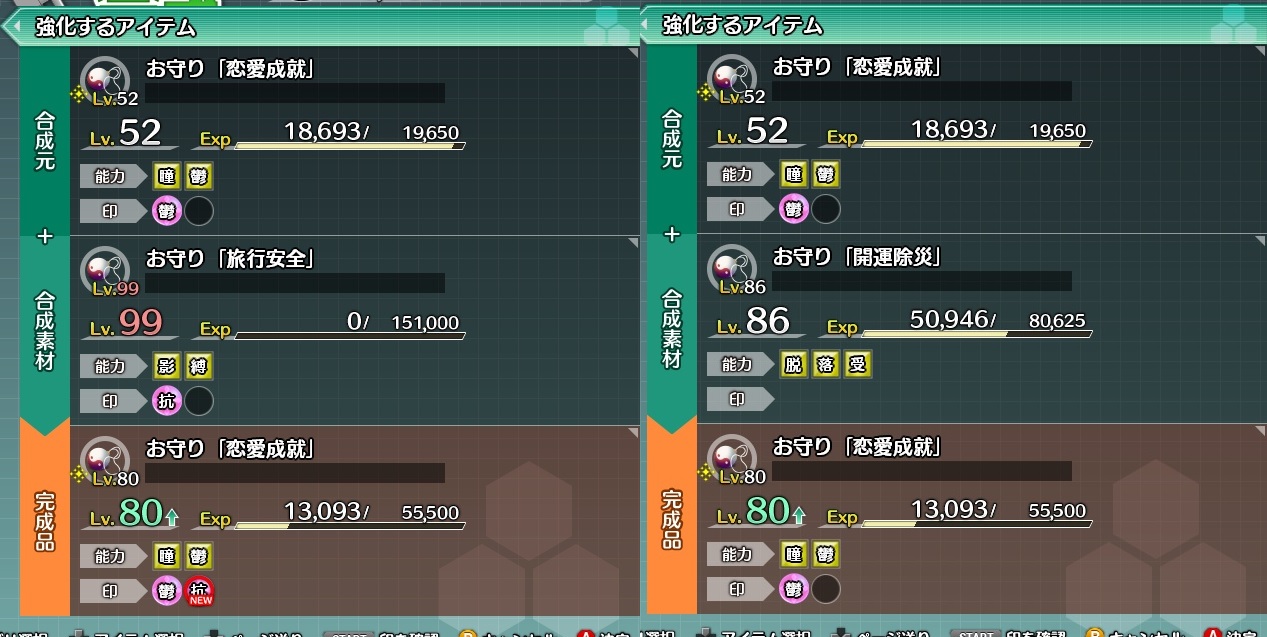Inspect the 抗 seal marked NEW

coord(199,591)
